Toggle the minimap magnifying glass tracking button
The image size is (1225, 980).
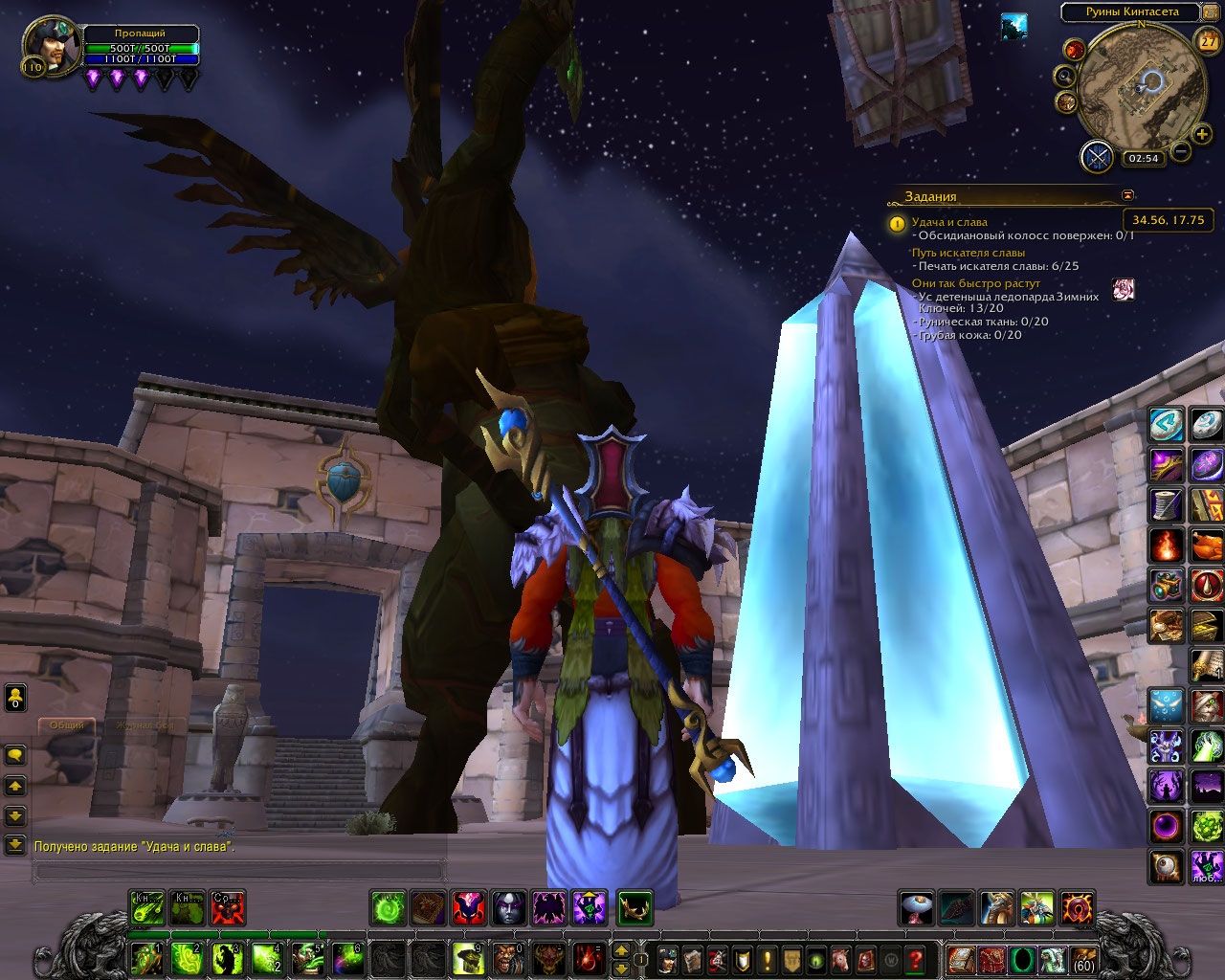point(1064,76)
